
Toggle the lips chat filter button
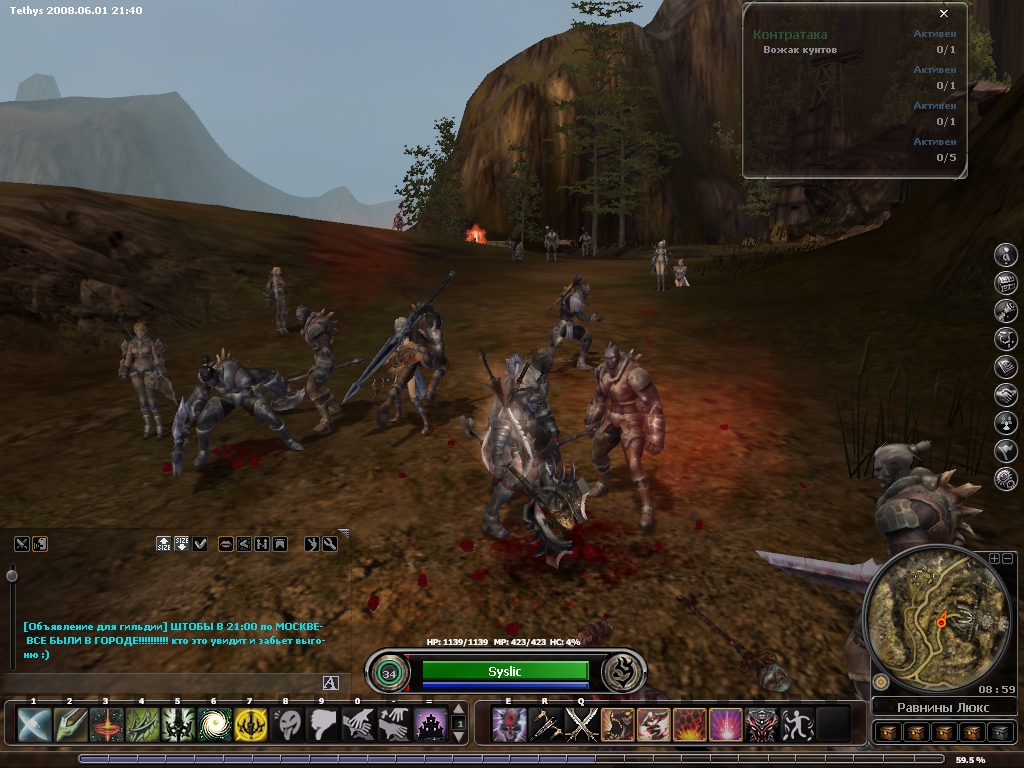[x=226, y=544]
